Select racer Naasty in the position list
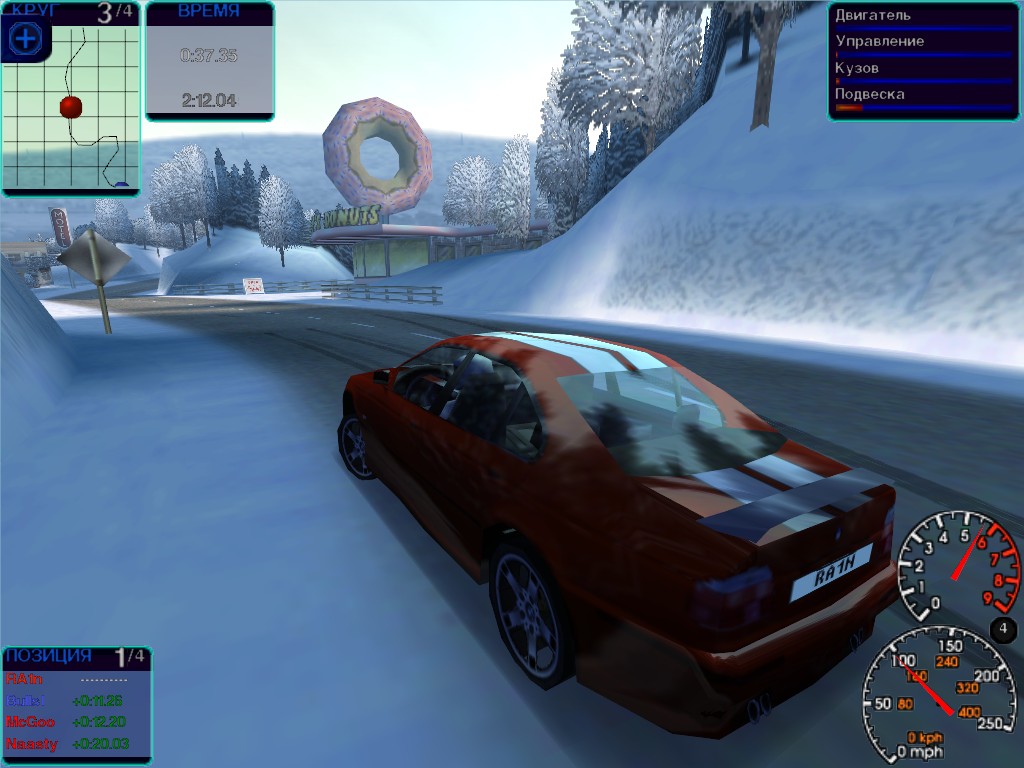The width and height of the screenshot is (1024, 768). pyautogui.click(x=32, y=743)
